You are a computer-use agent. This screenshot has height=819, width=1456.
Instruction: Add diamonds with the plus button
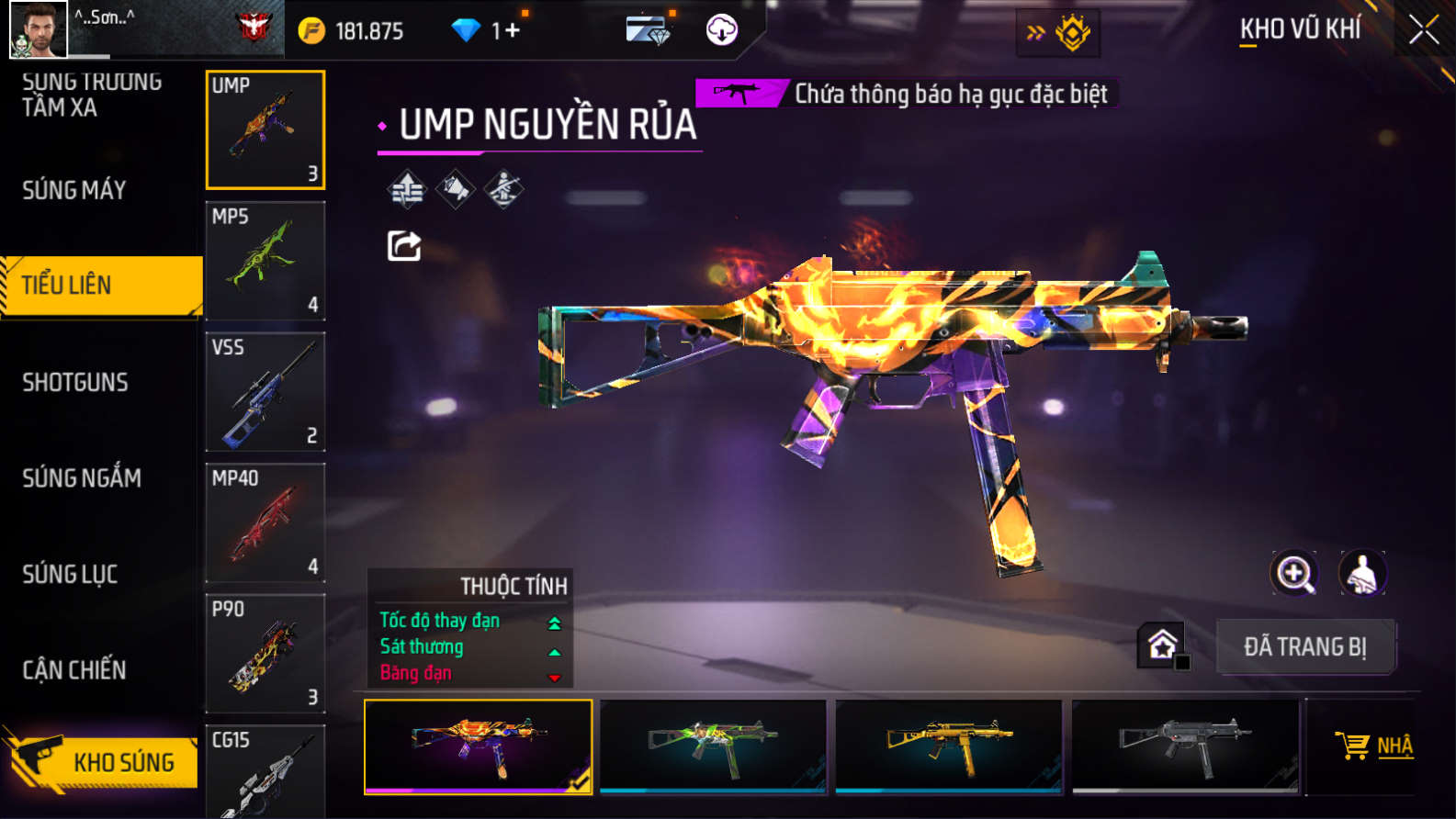[x=512, y=30]
